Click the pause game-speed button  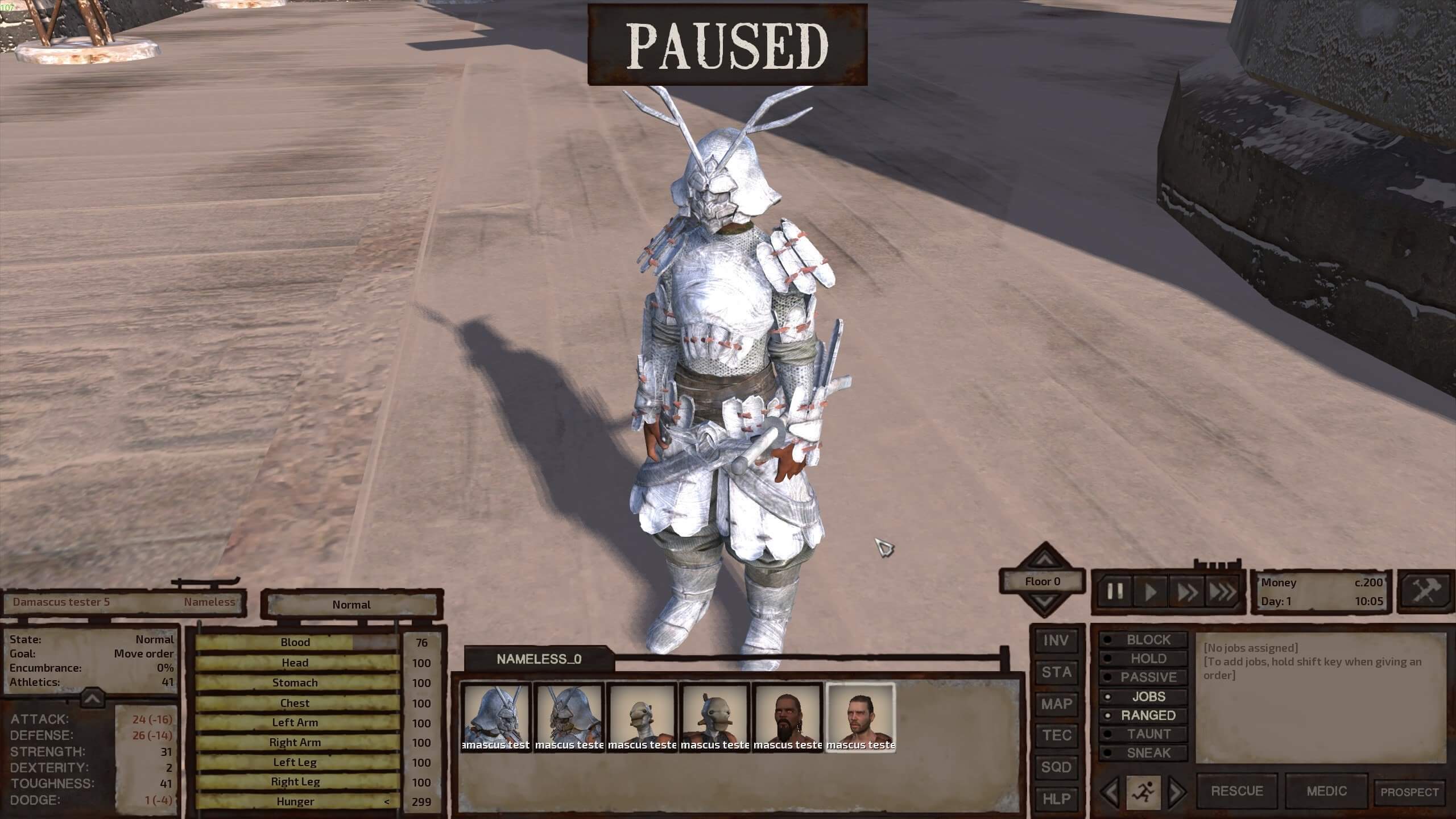[x=1115, y=592]
